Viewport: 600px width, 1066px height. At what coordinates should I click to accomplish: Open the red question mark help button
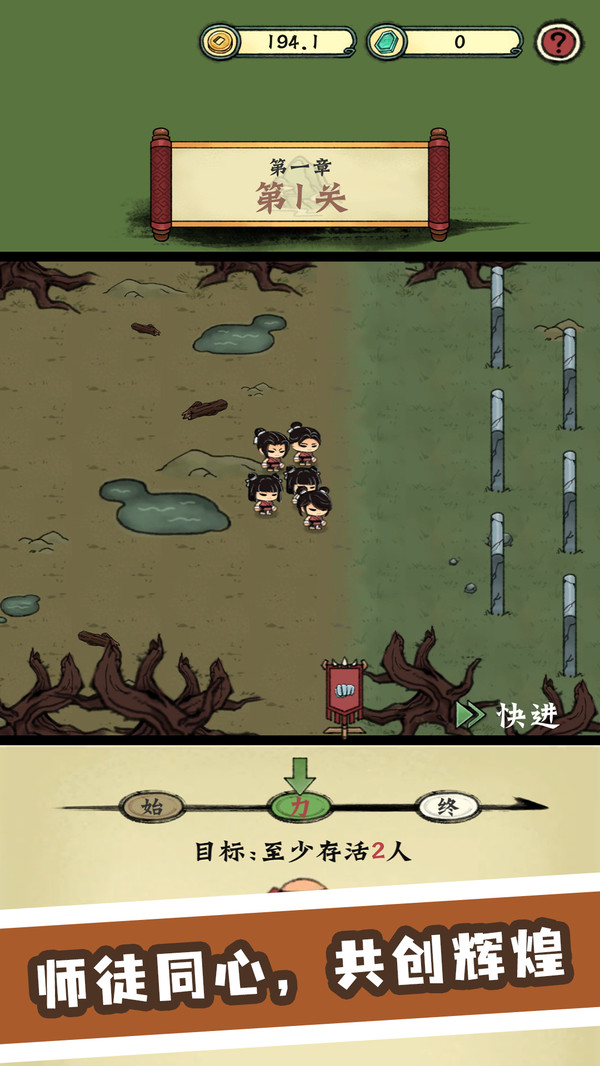(559, 43)
